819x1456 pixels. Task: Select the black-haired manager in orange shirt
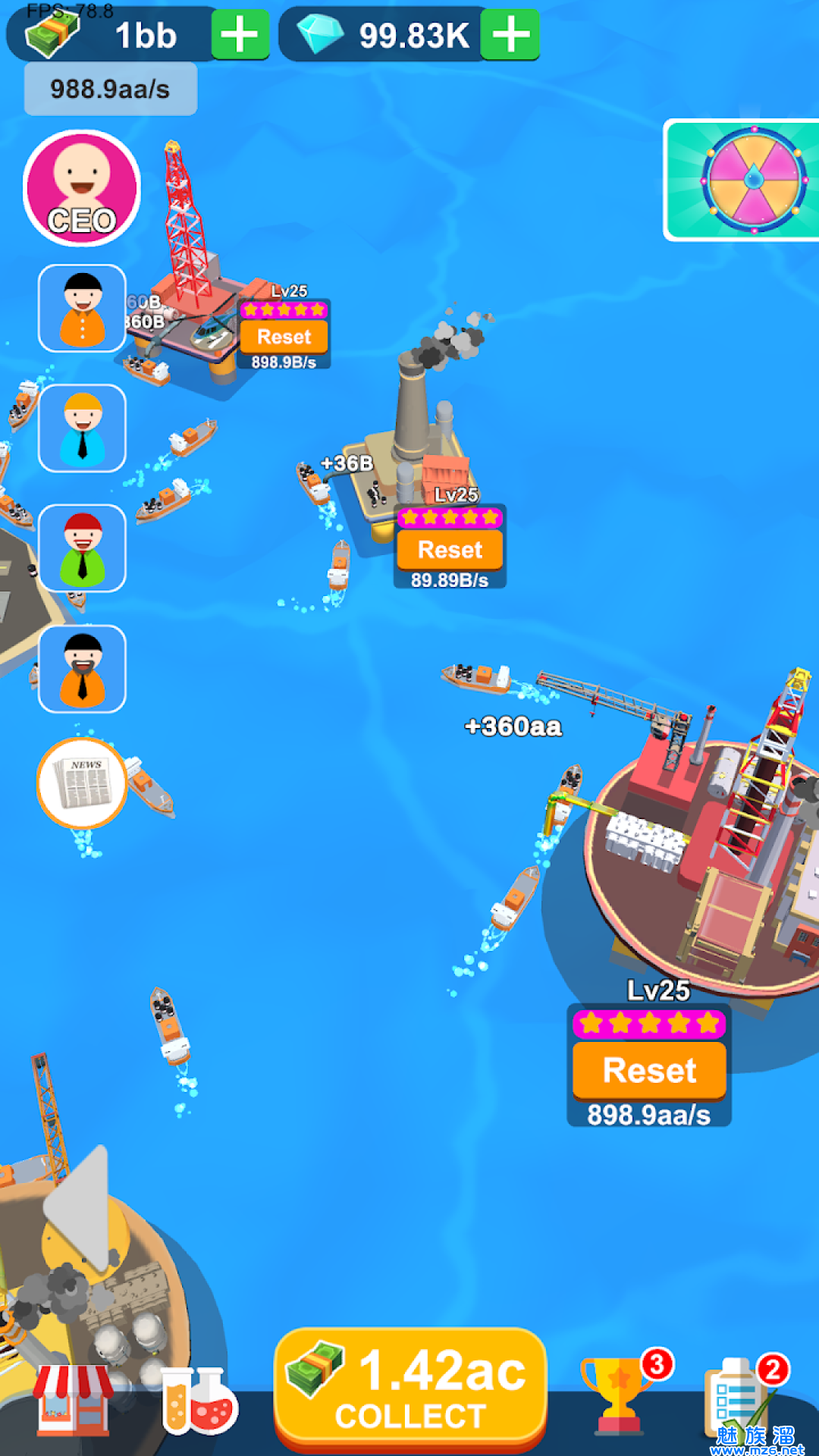point(82,309)
